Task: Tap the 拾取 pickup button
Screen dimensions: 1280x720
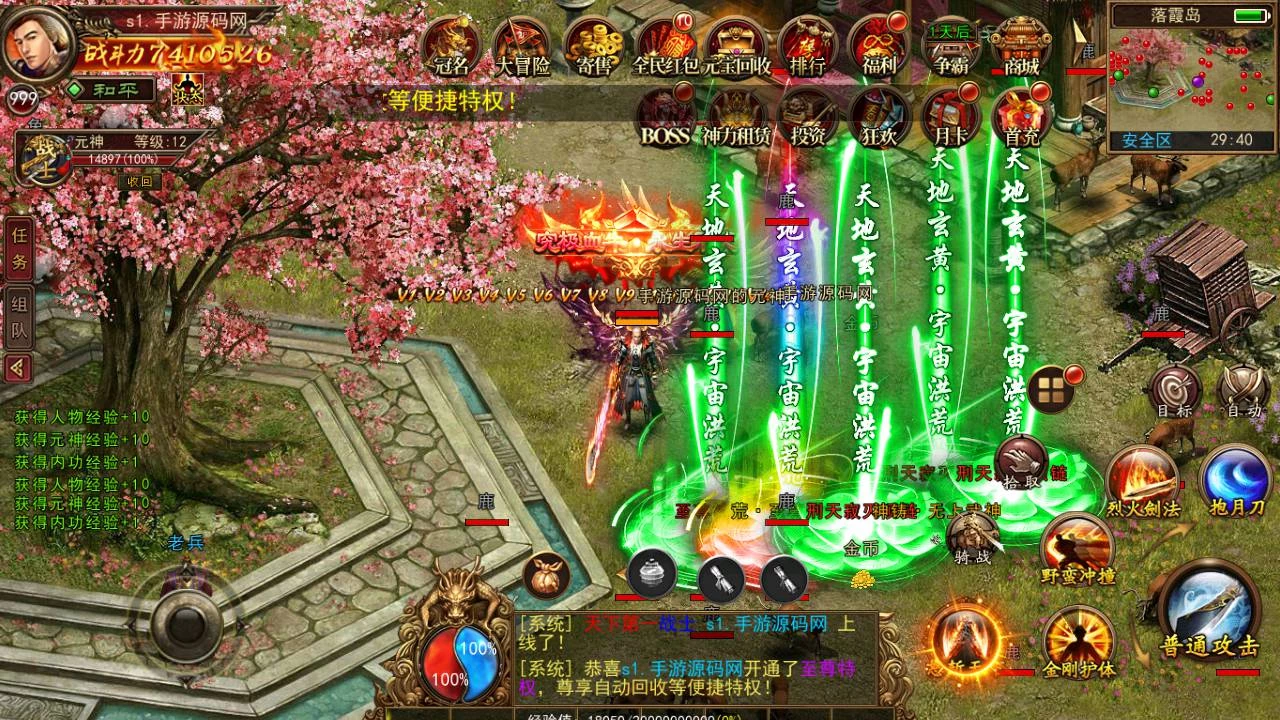Action: [1021, 462]
